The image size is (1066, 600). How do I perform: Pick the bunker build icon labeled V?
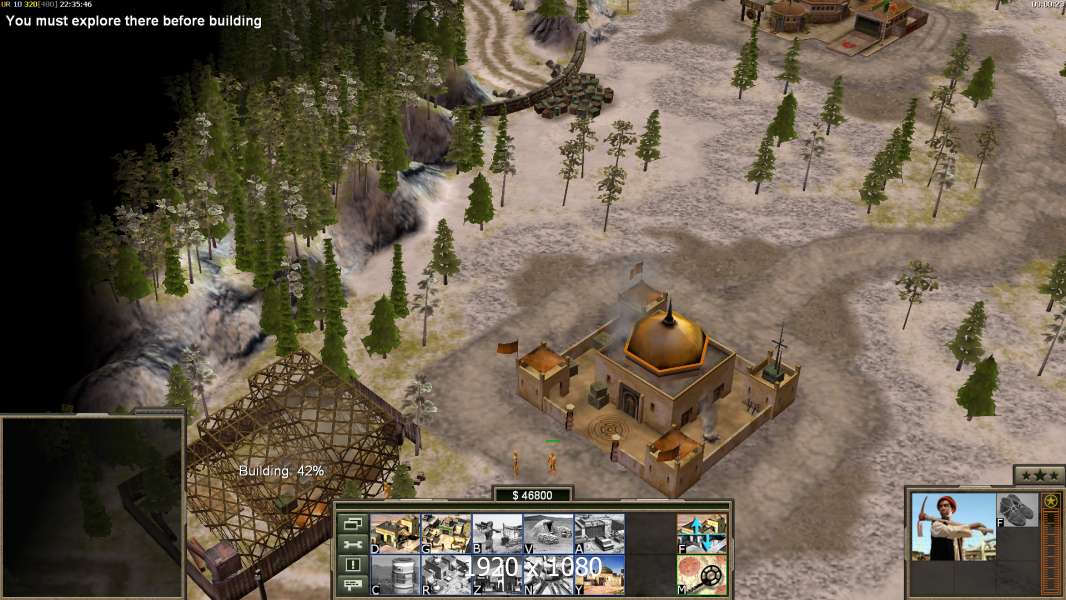(x=548, y=534)
